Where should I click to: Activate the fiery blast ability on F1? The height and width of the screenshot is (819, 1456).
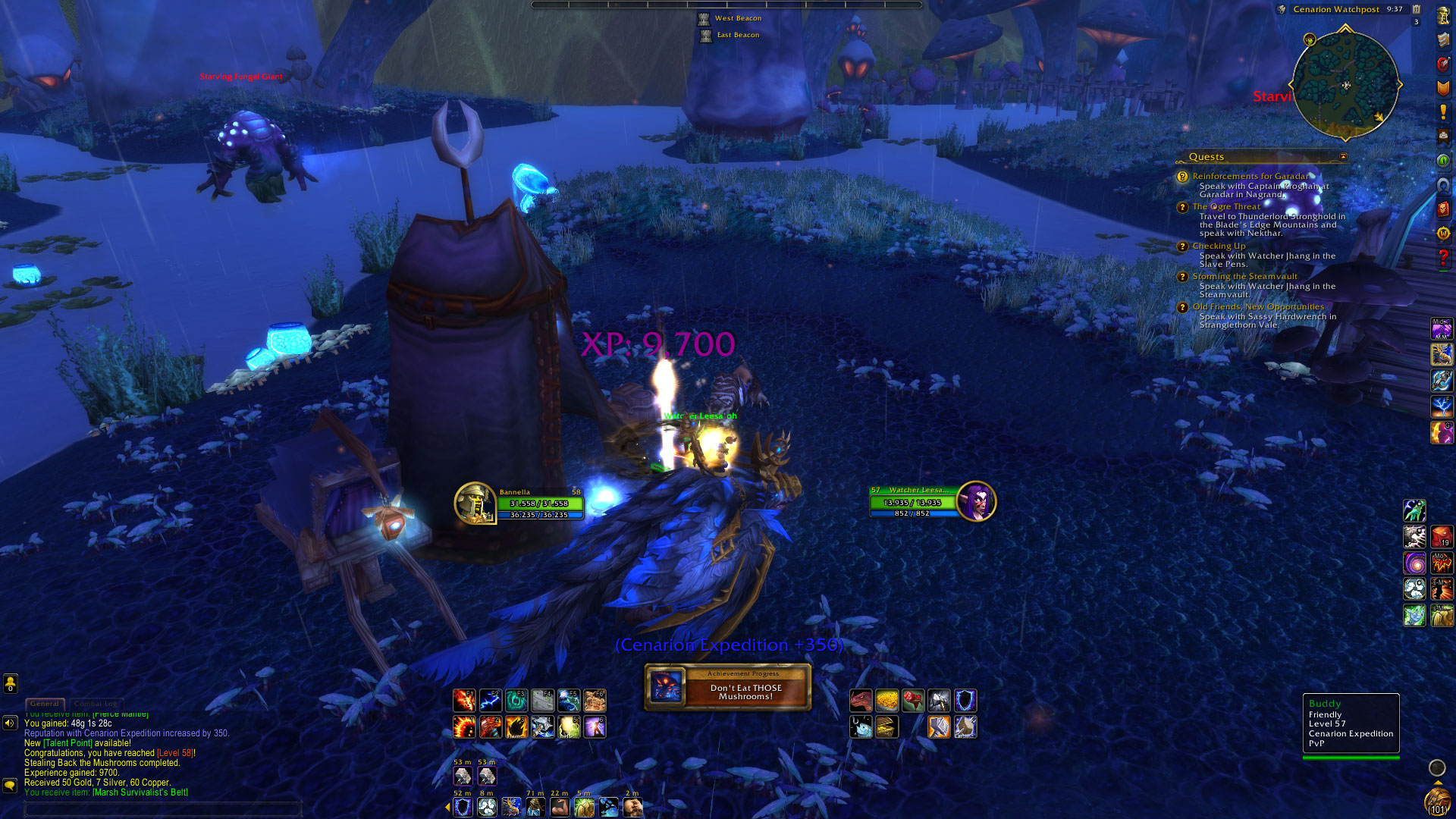[x=464, y=700]
